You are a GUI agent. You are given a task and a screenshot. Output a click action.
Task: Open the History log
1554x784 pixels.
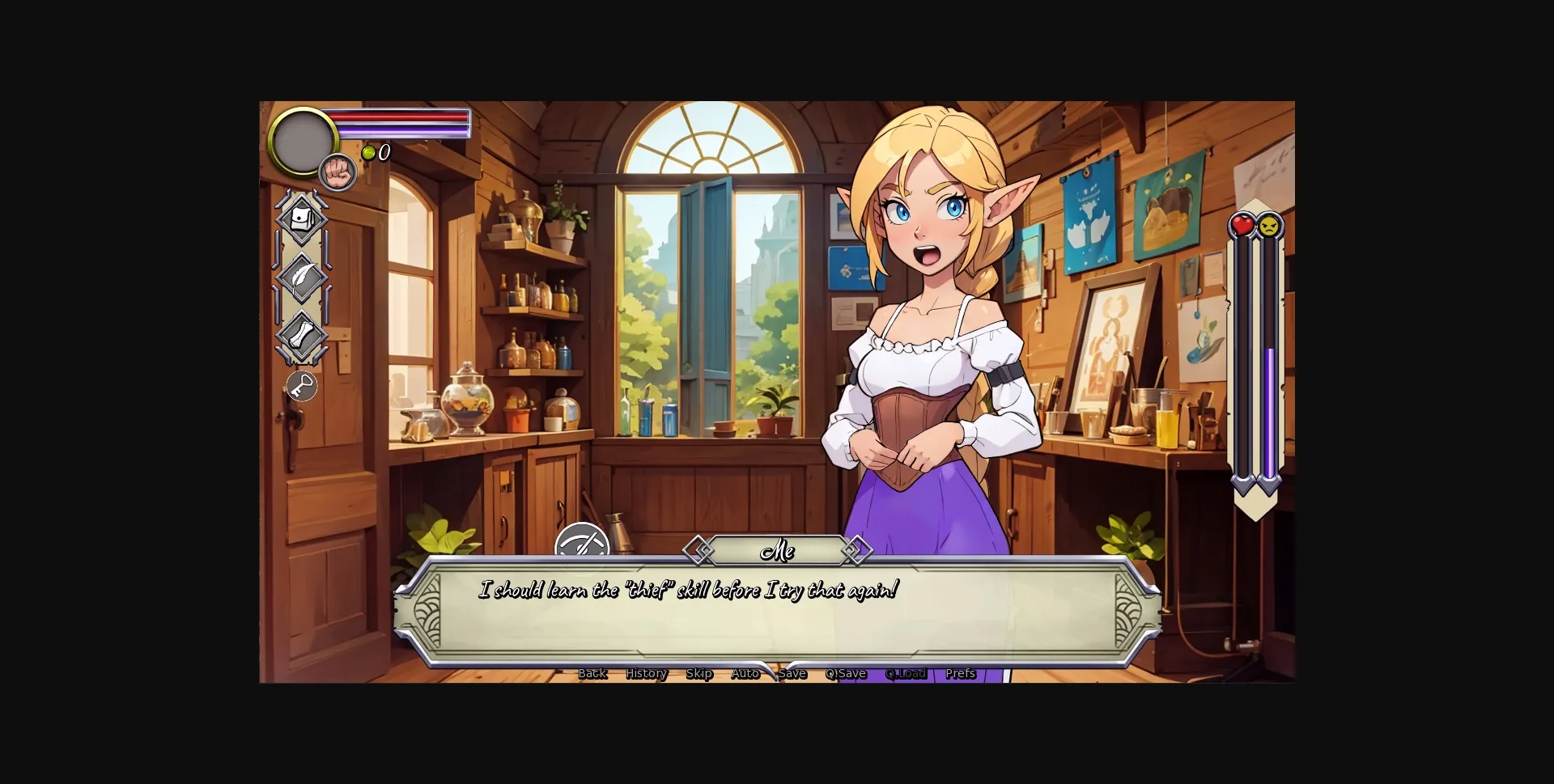point(646,673)
